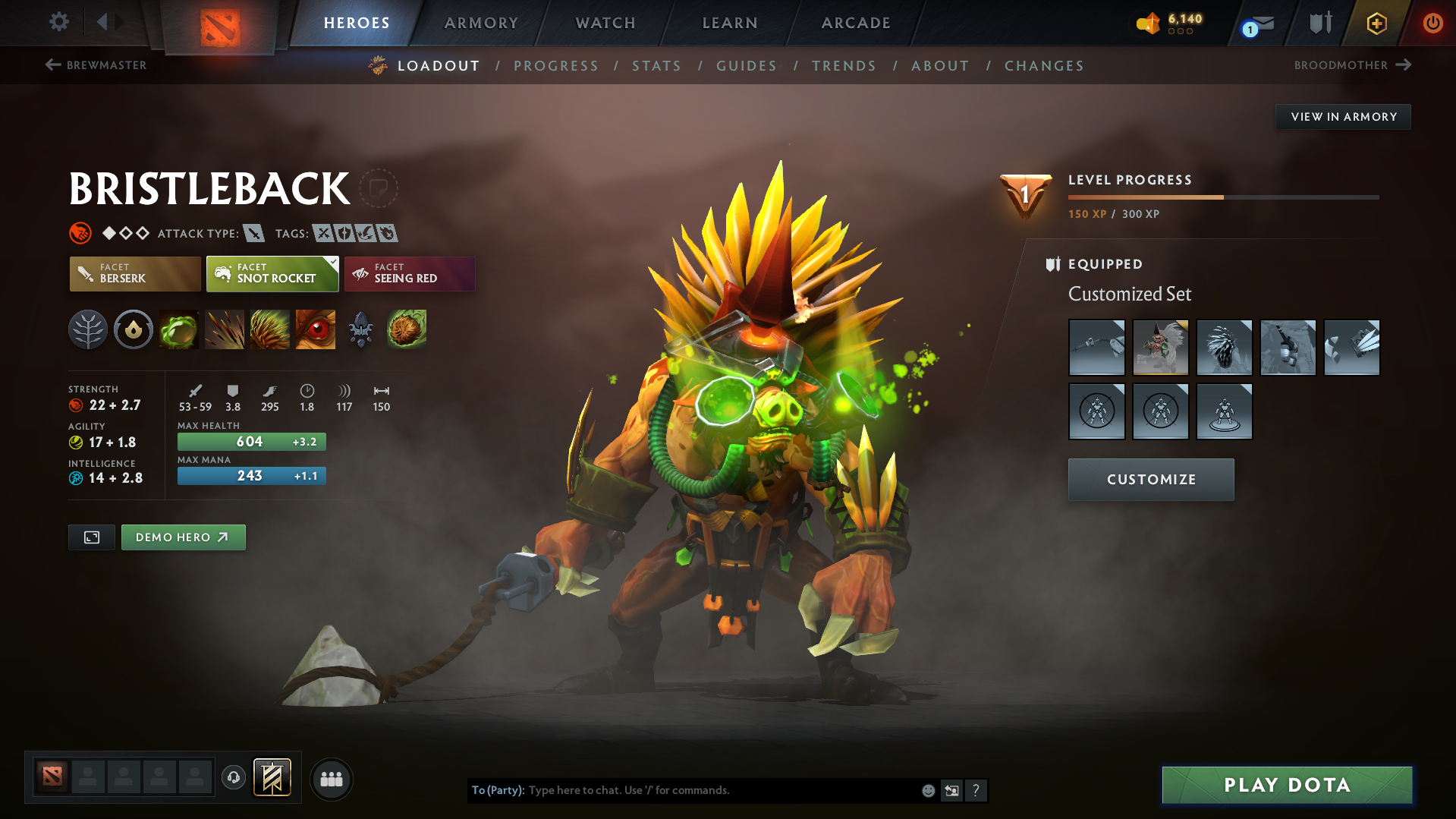Select the Quill Spray ability icon
The height and width of the screenshot is (819, 1456).
point(225,329)
